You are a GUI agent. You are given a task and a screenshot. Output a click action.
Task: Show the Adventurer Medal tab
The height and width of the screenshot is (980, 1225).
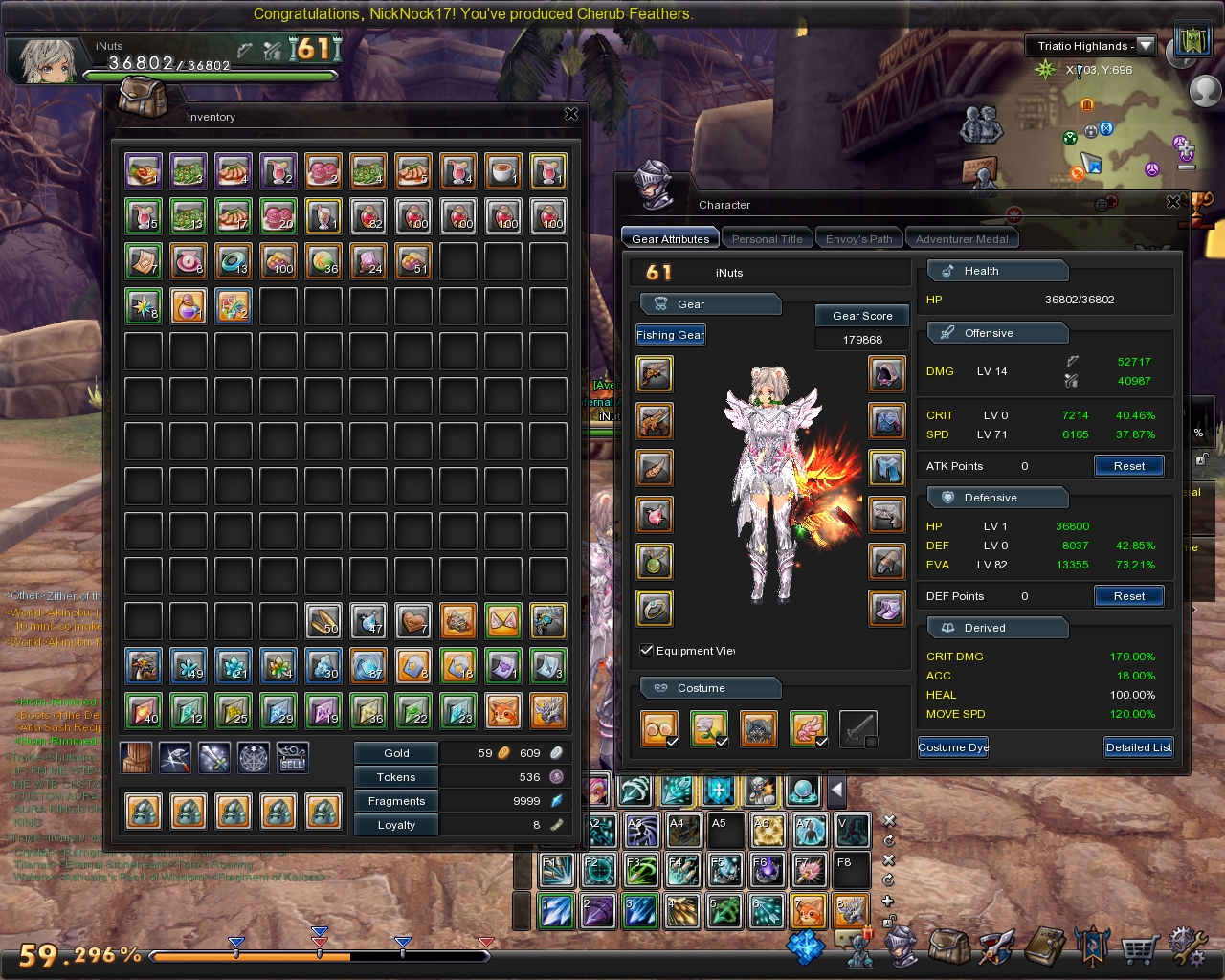pyautogui.click(x=962, y=239)
